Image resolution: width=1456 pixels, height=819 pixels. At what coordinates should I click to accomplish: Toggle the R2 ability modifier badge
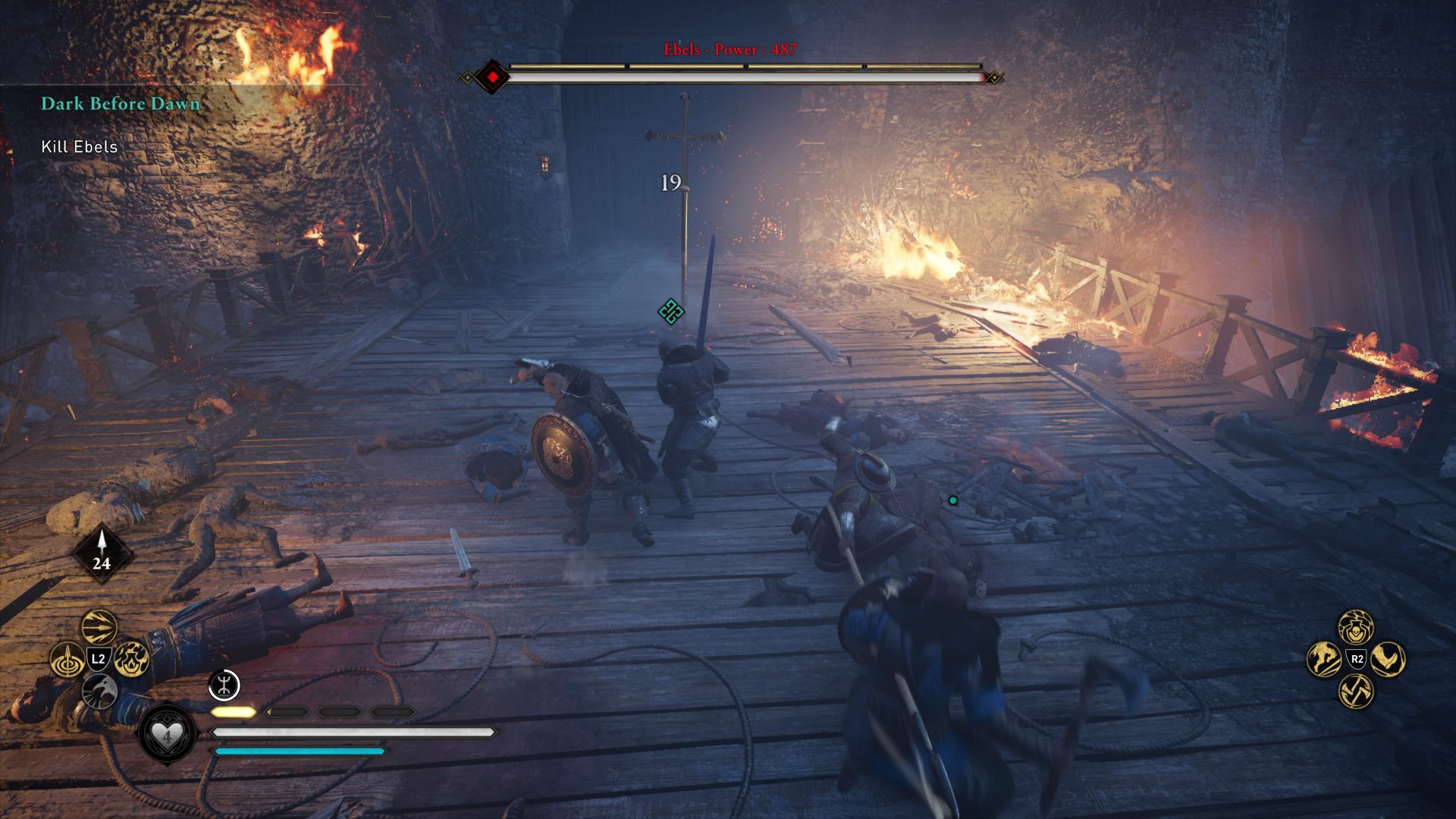point(1357,659)
